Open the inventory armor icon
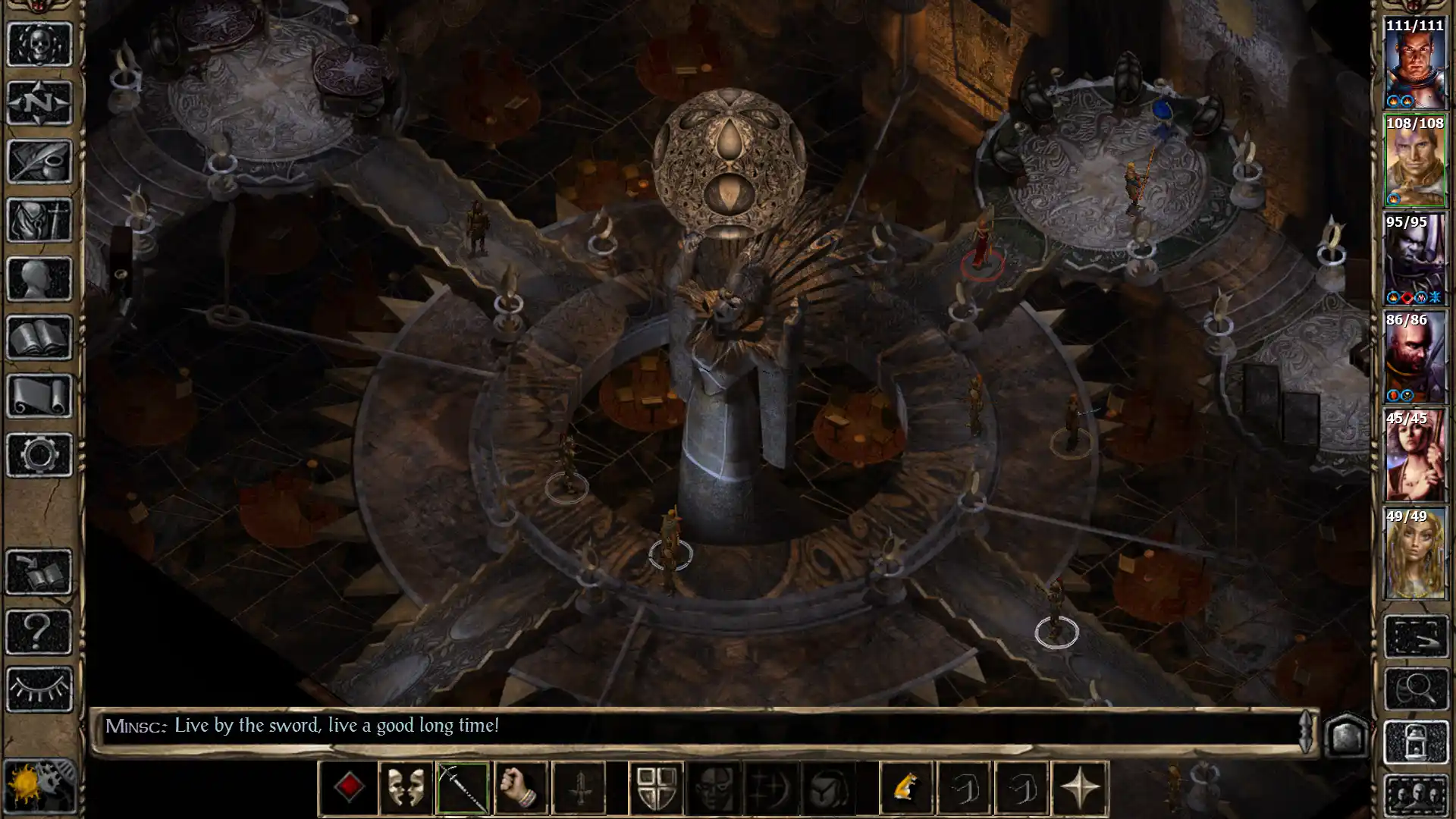Viewport: 1456px width, 819px height. point(39,218)
